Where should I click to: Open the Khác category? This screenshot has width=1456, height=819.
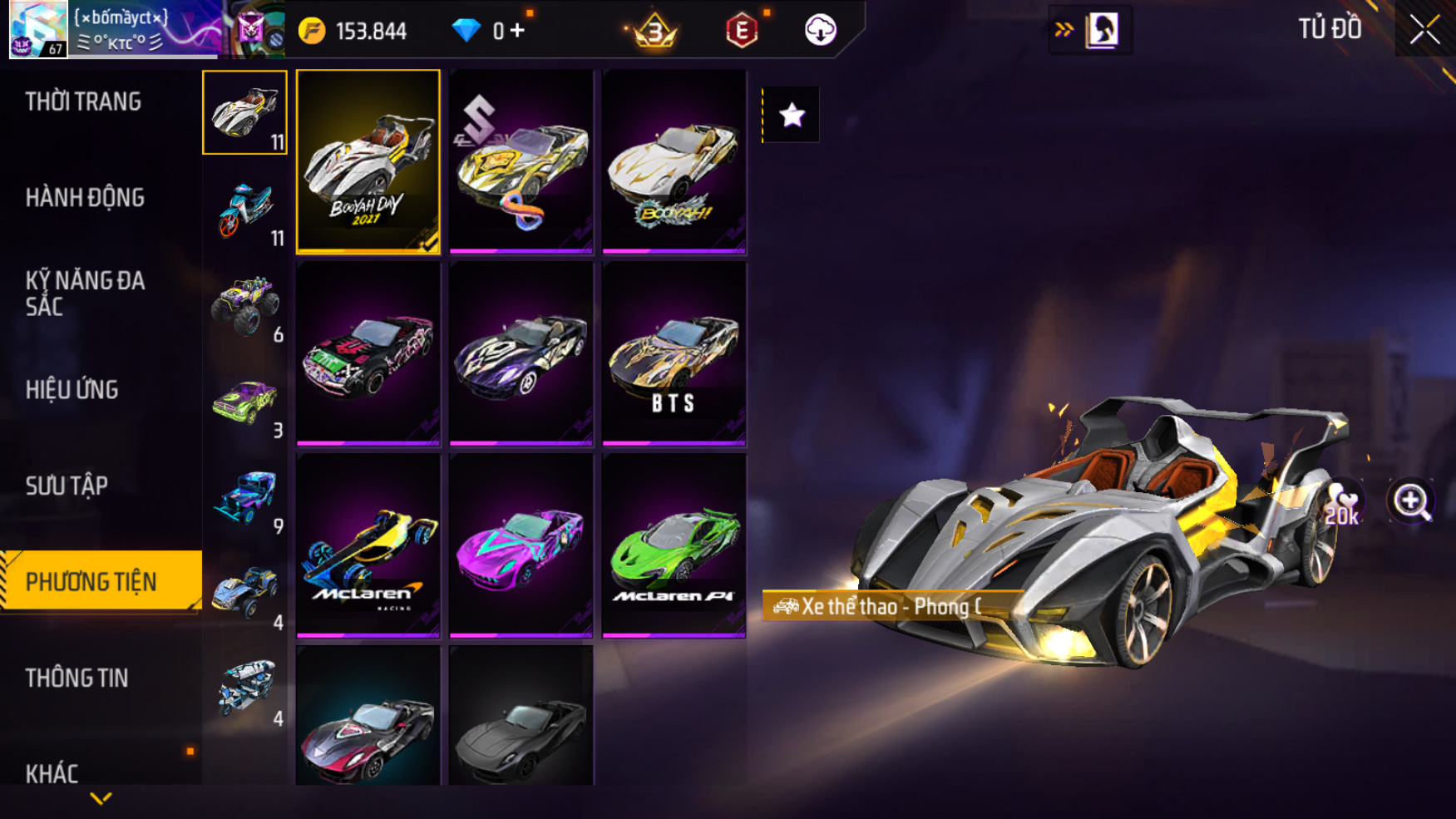[x=52, y=773]
